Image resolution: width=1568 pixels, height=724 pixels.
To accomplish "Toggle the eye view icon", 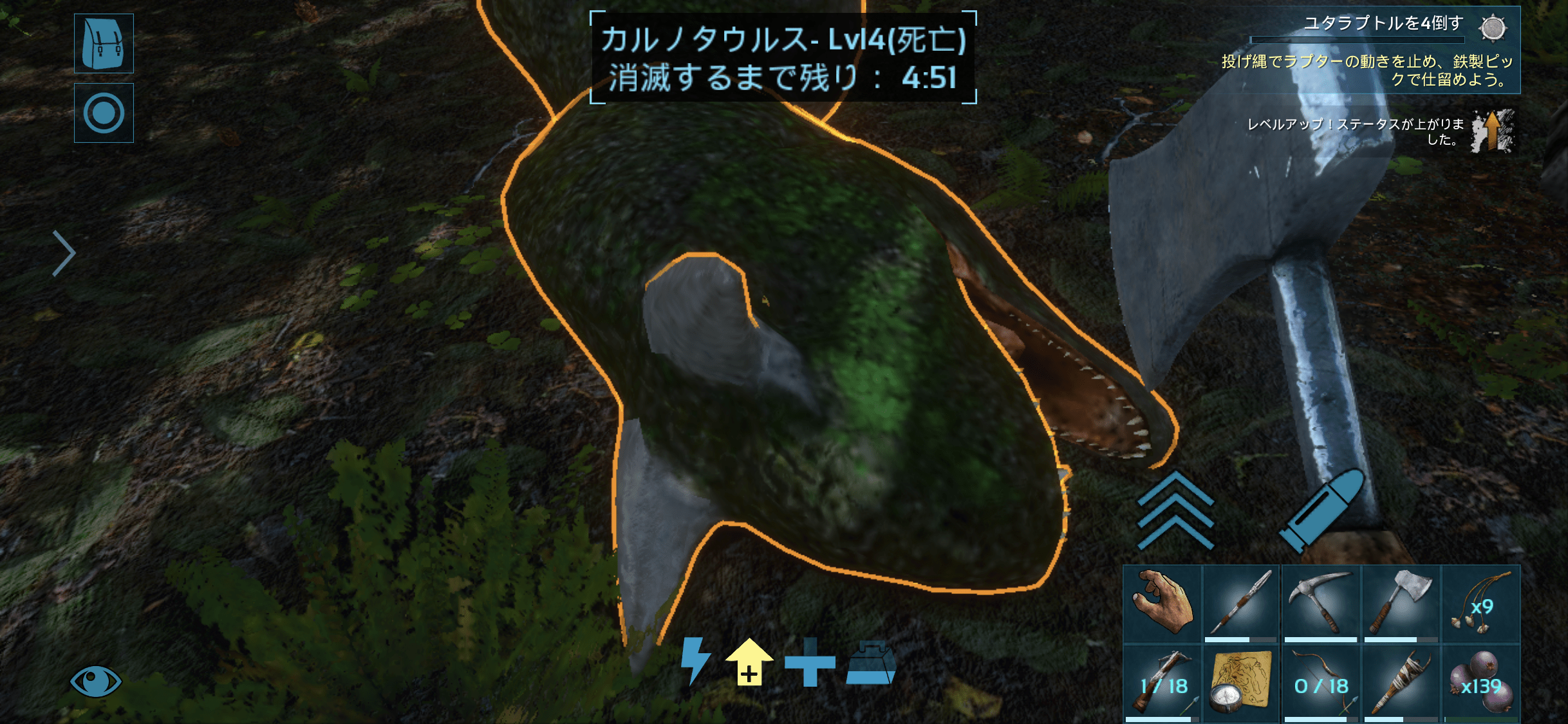I will tap(95, 681).
